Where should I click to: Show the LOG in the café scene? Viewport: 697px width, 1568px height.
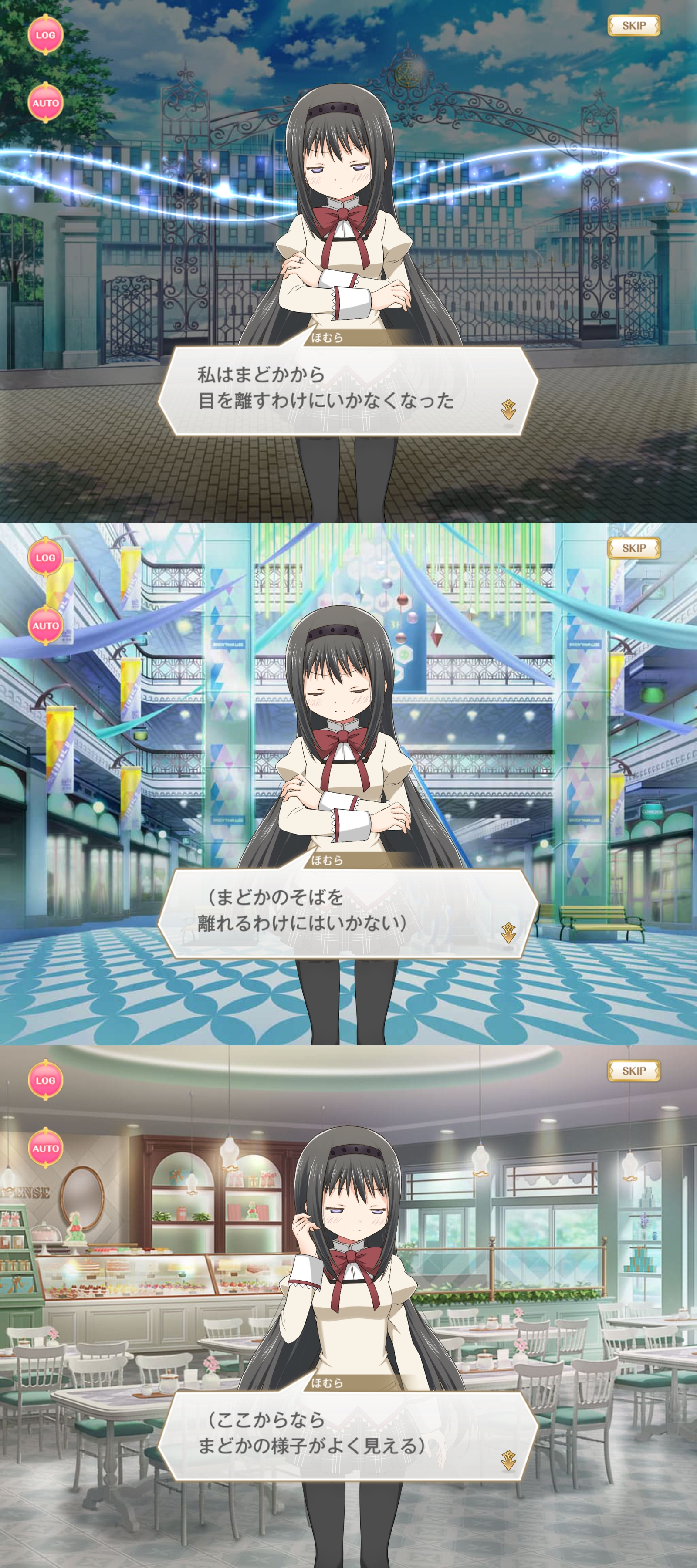45,1081
